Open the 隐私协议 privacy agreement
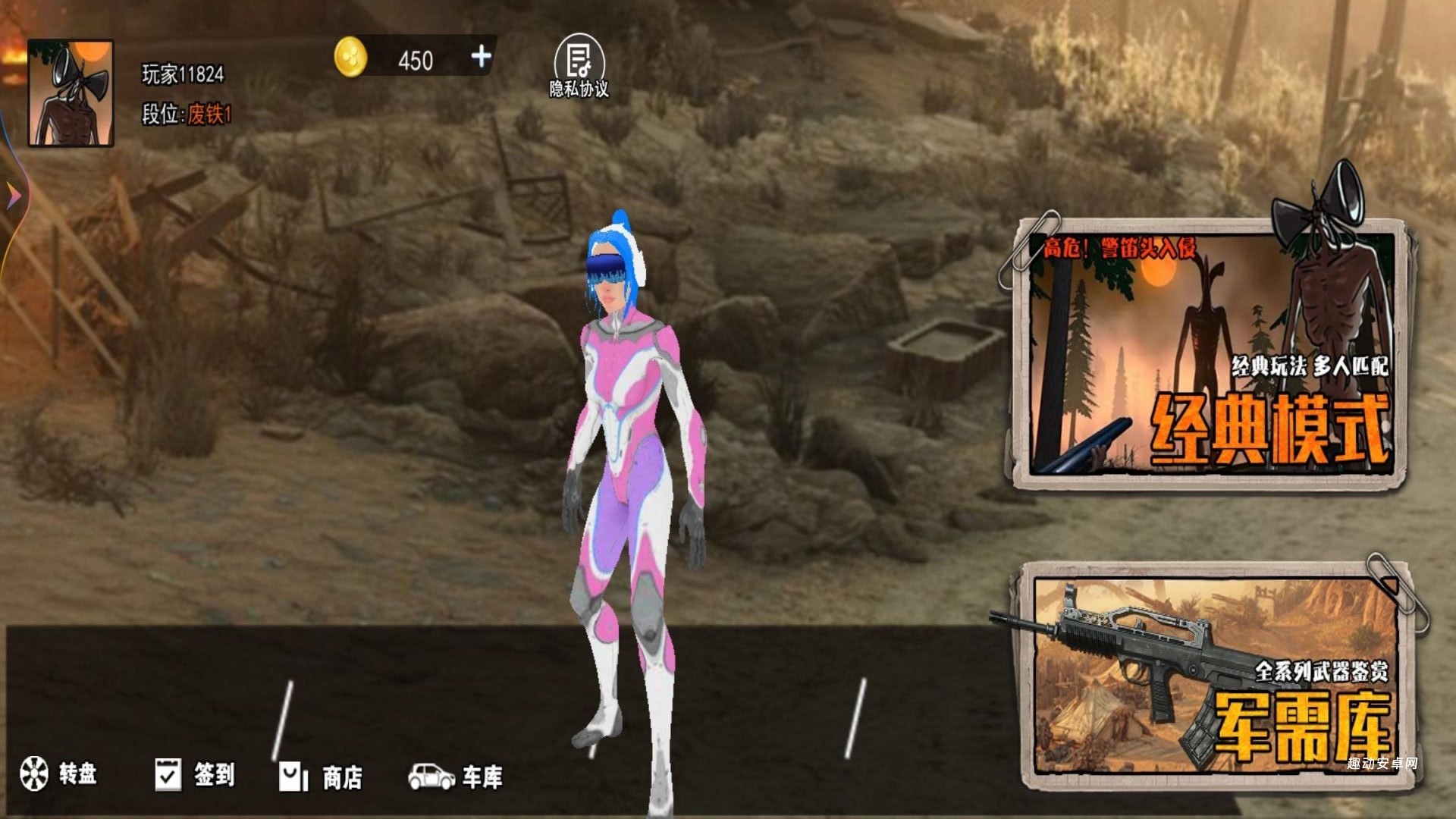Image resolution: width=1456 pixels, height=819 pixels. click(x=579, y=67)
